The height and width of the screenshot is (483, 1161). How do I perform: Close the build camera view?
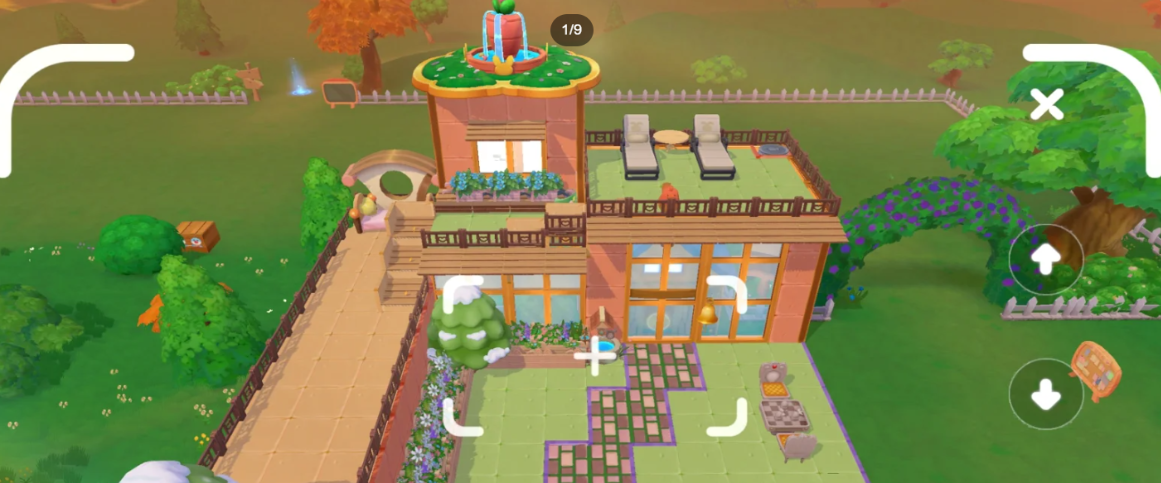[1046, 104]
